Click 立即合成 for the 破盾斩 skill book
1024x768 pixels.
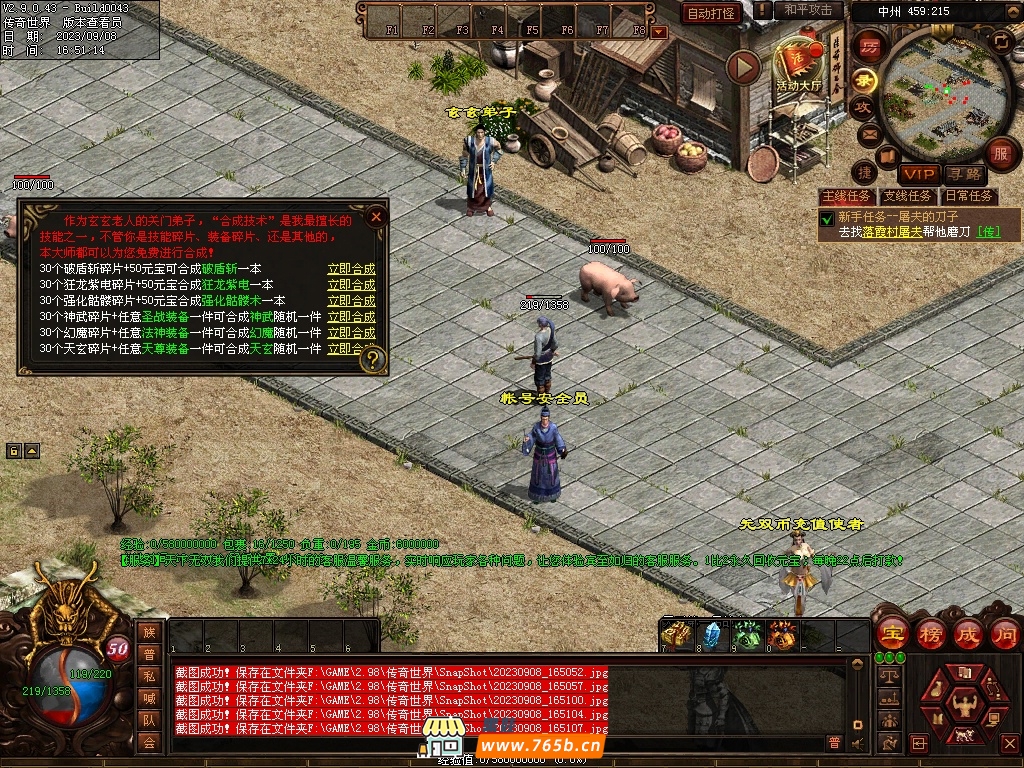tap(351, 269)
